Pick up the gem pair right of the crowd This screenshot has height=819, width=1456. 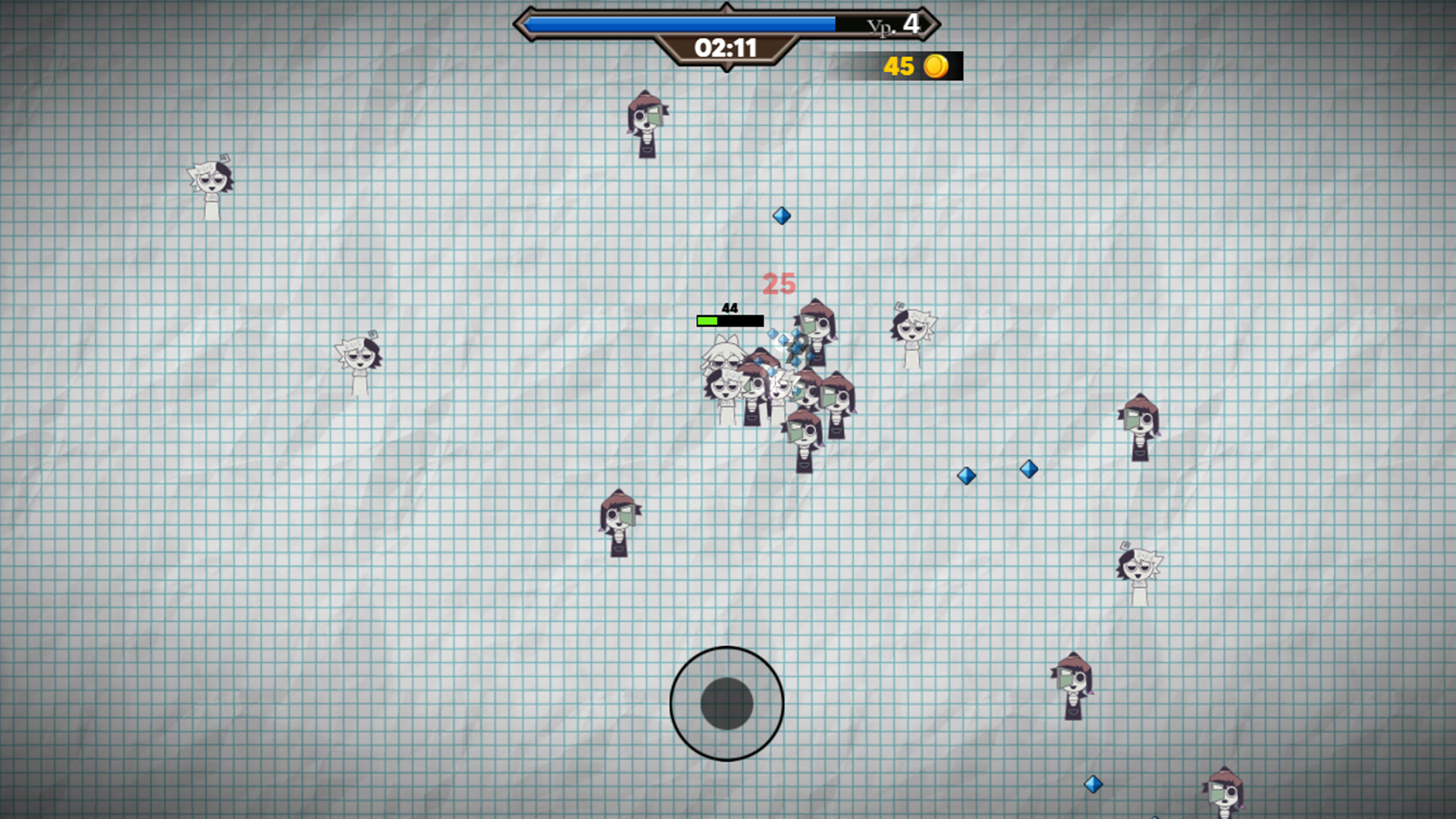997,472
